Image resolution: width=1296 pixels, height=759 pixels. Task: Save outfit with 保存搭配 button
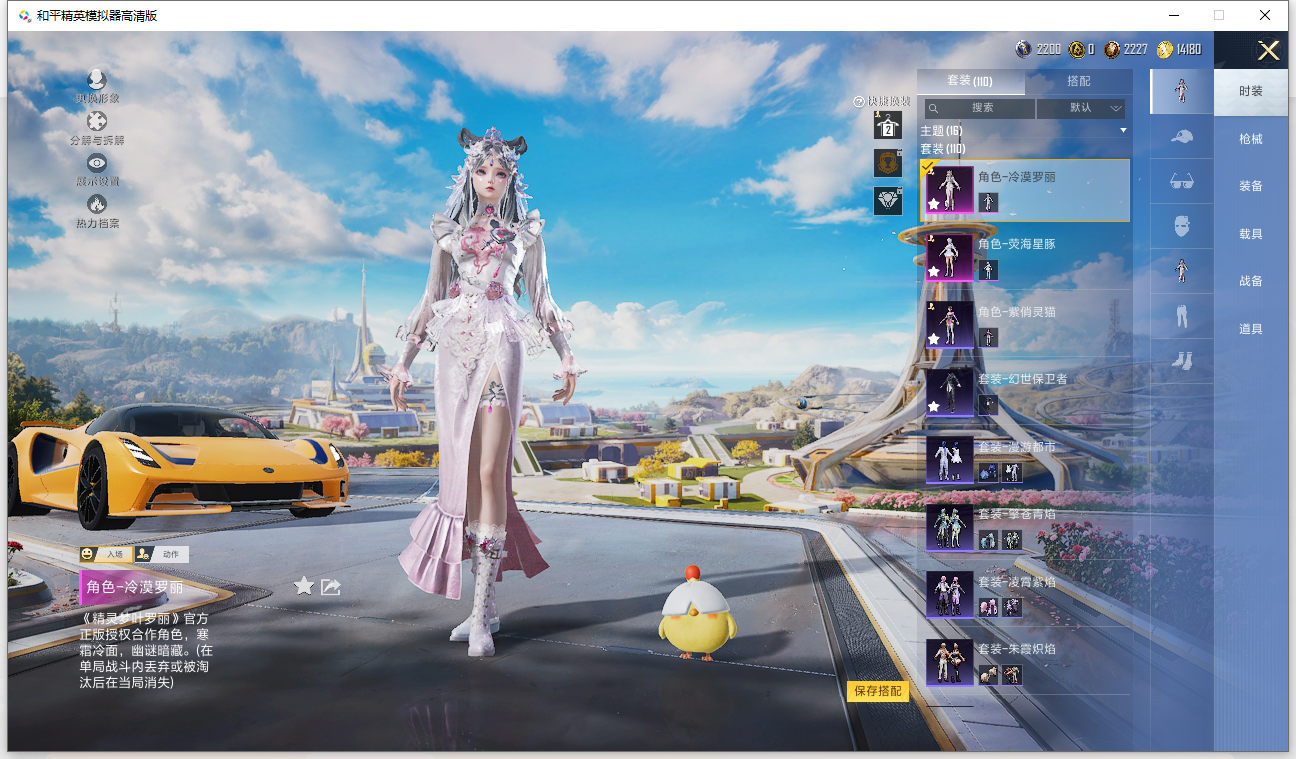(x=878, y=691)
